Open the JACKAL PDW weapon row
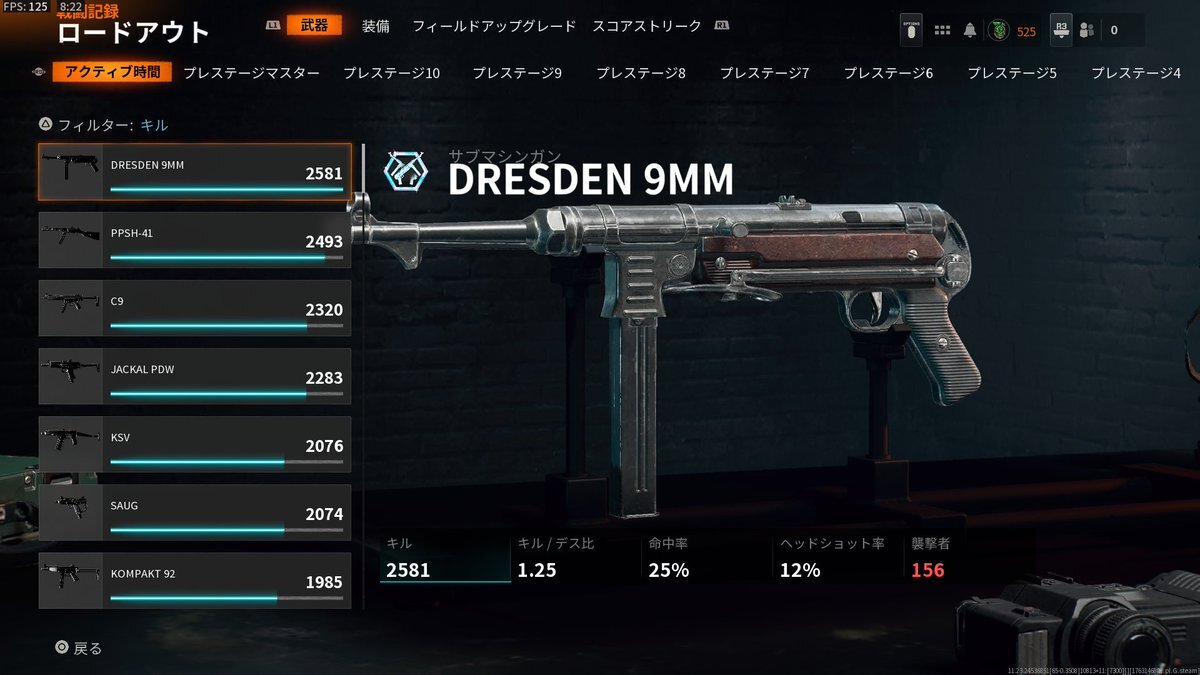 pyautogui.click(x=195, y=376)
